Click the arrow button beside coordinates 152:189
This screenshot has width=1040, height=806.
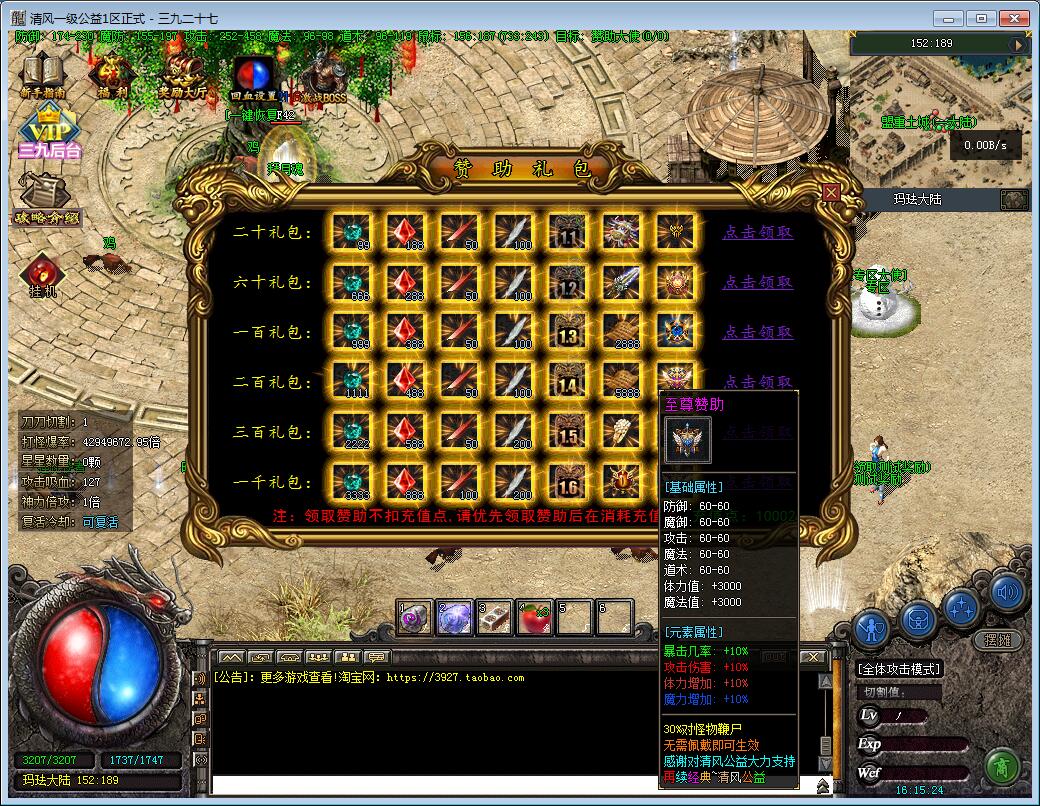pyautogui.click(x=1018, y=44)
